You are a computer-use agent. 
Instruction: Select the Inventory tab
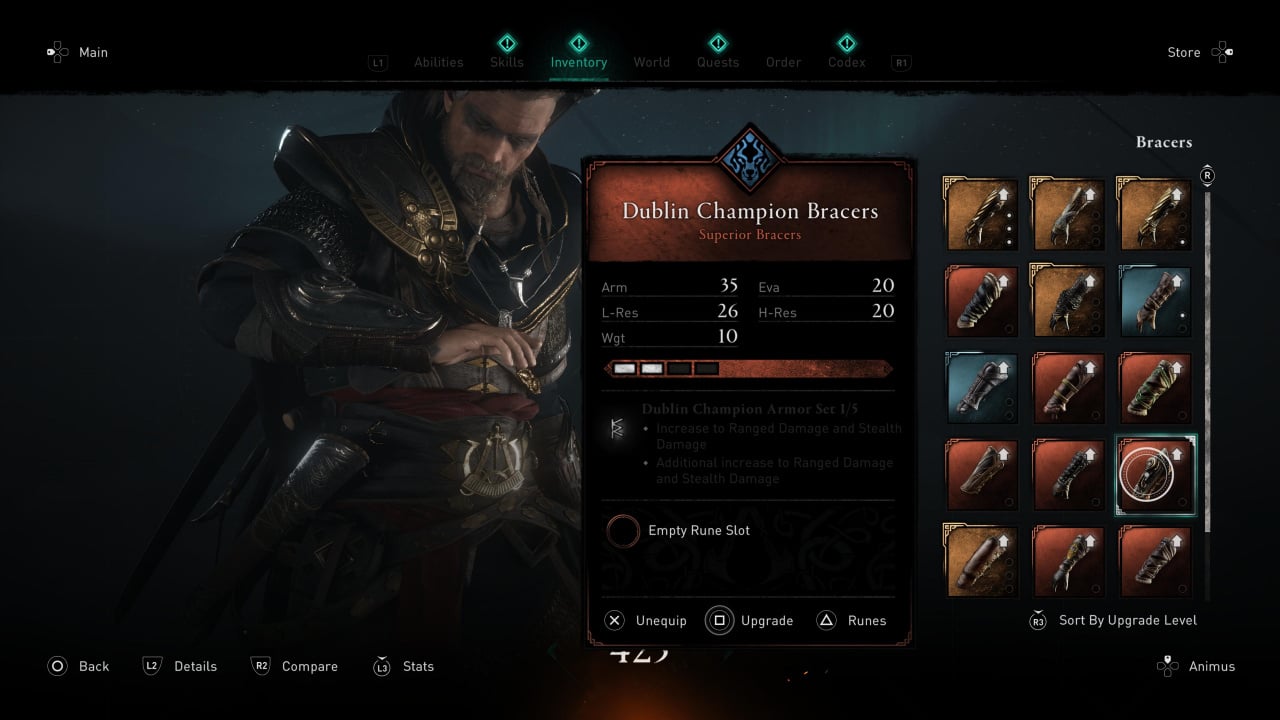click(578, 62)
